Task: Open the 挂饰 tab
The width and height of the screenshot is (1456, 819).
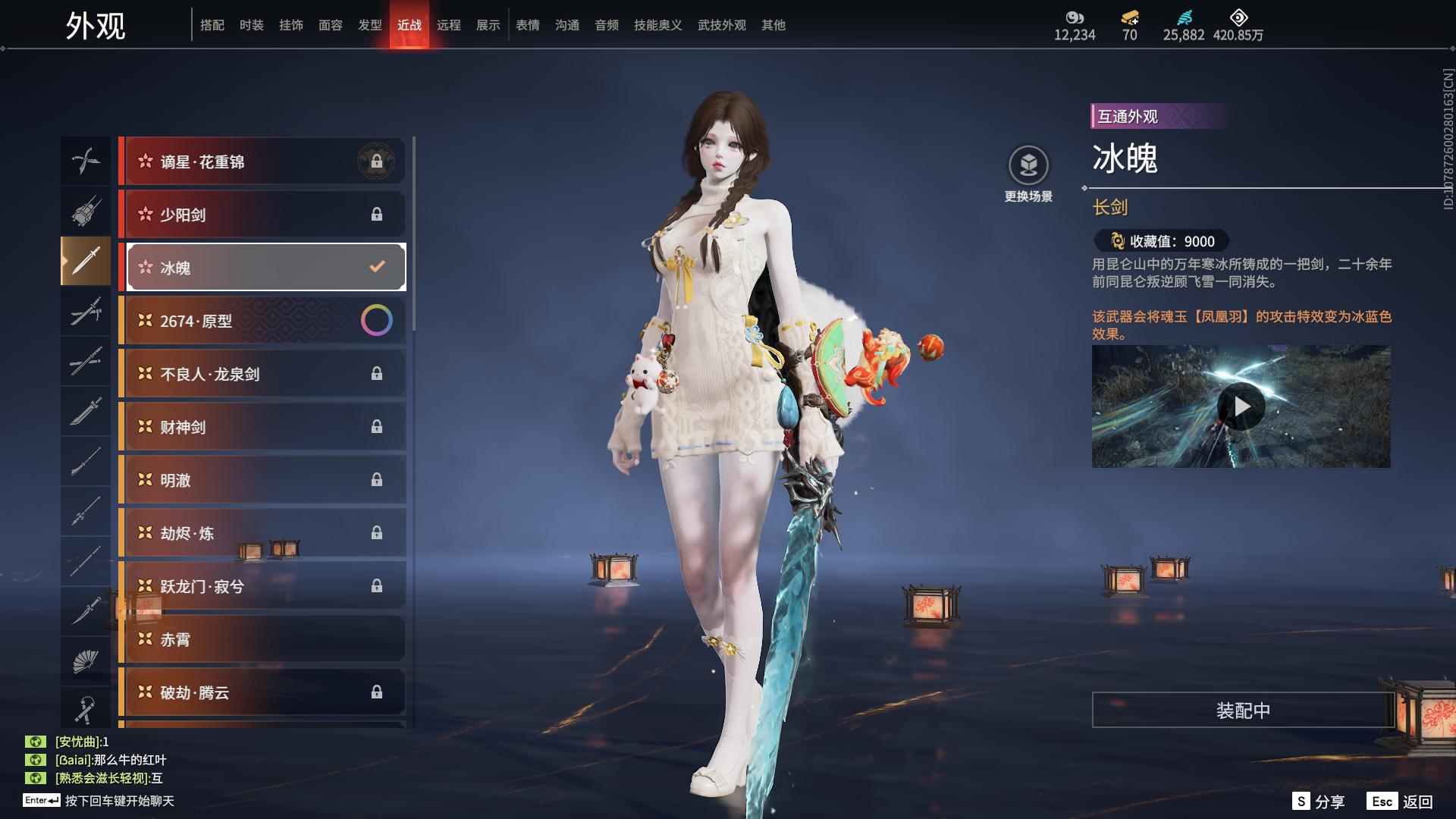Action: point(290,25)
